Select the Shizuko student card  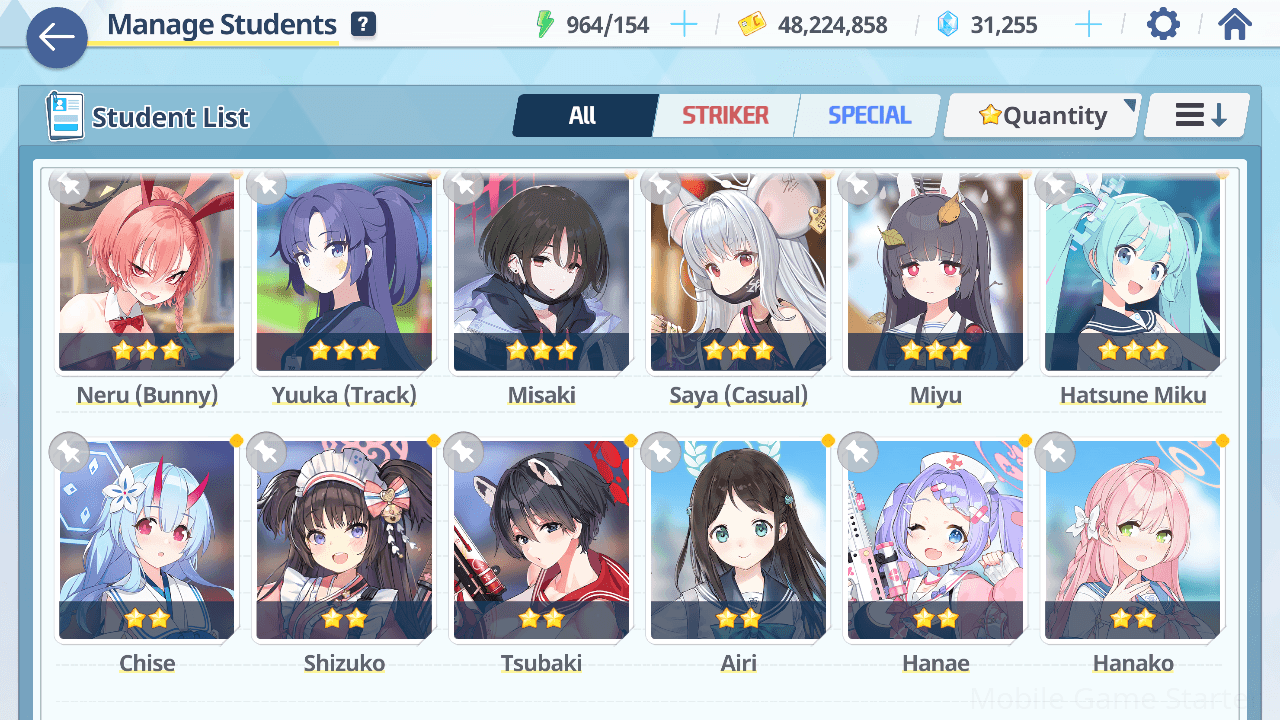pyautogui.click(x=344, y=540)
